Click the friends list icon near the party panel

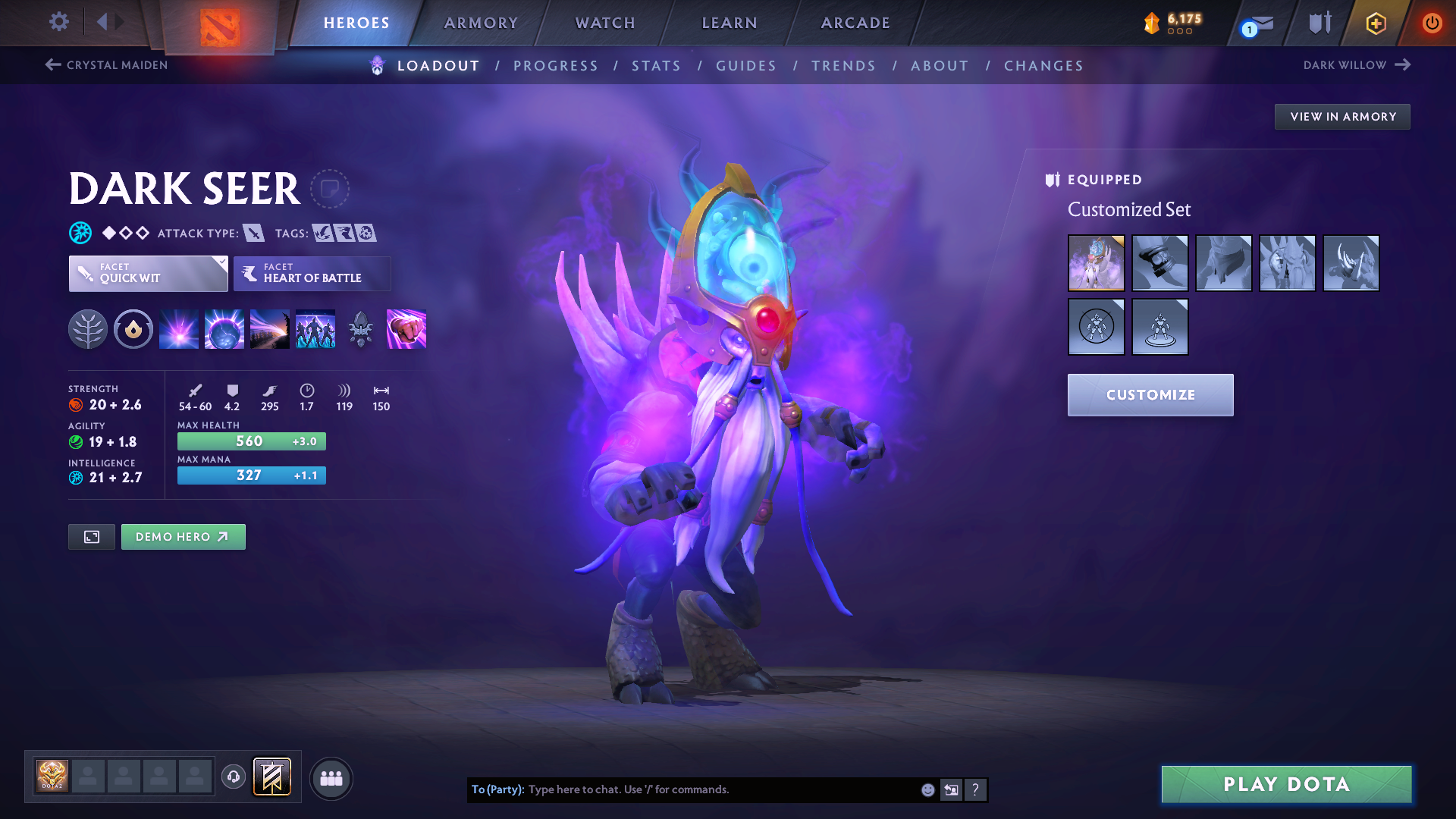point(331,779)
